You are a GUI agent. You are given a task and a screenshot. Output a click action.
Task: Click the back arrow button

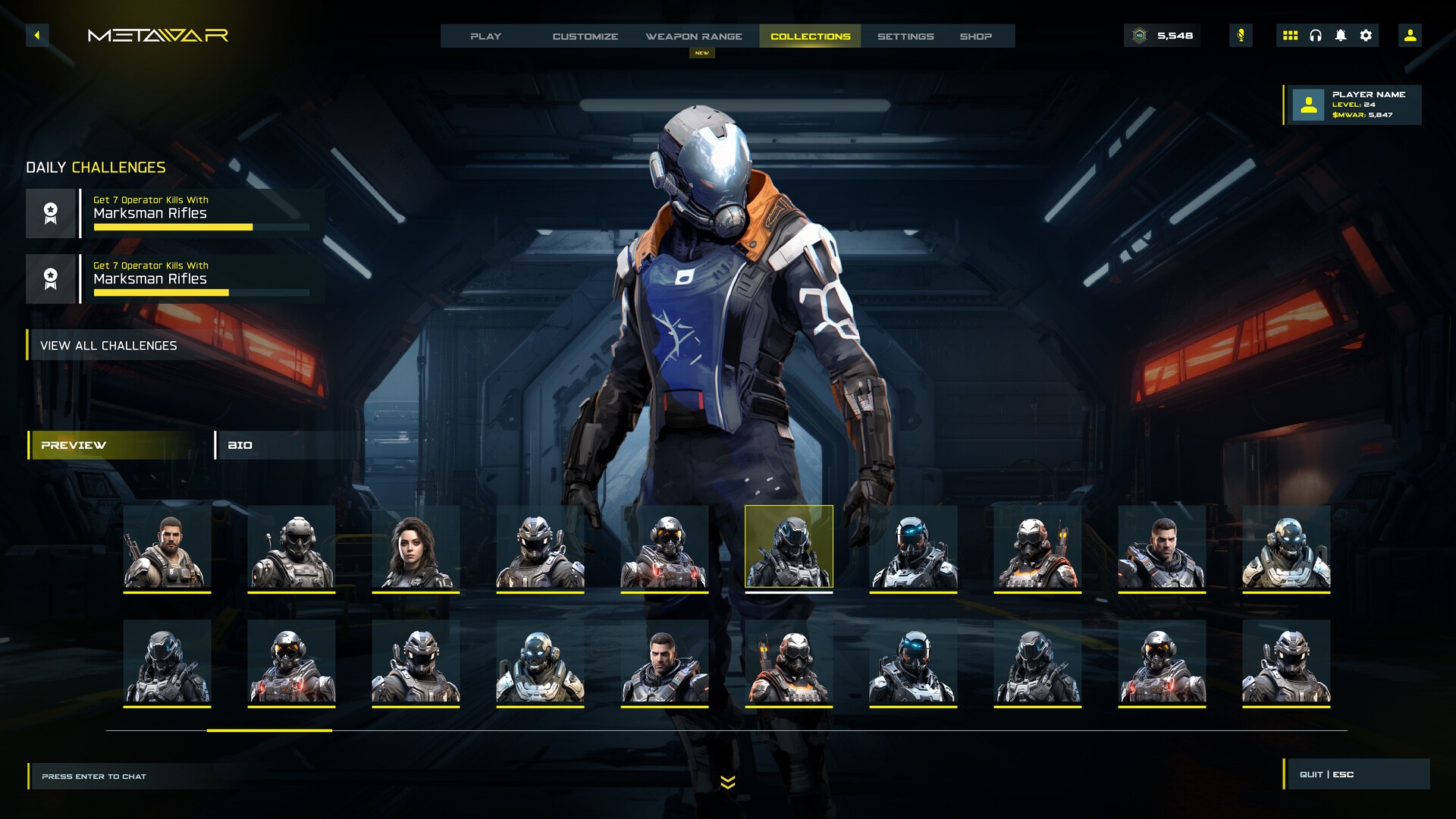37,36
